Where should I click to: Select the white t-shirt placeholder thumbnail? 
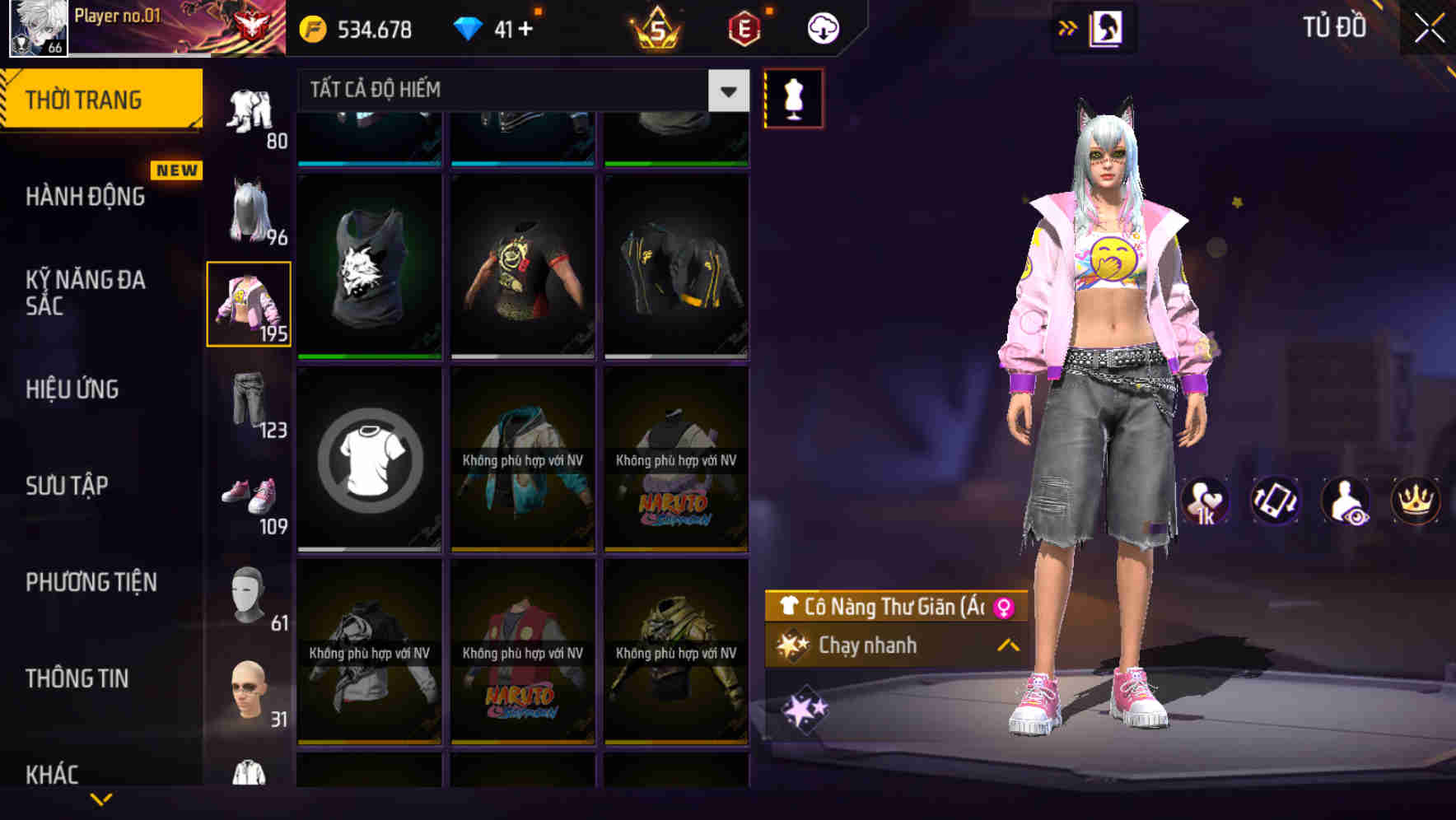click(x=369, y=459)
